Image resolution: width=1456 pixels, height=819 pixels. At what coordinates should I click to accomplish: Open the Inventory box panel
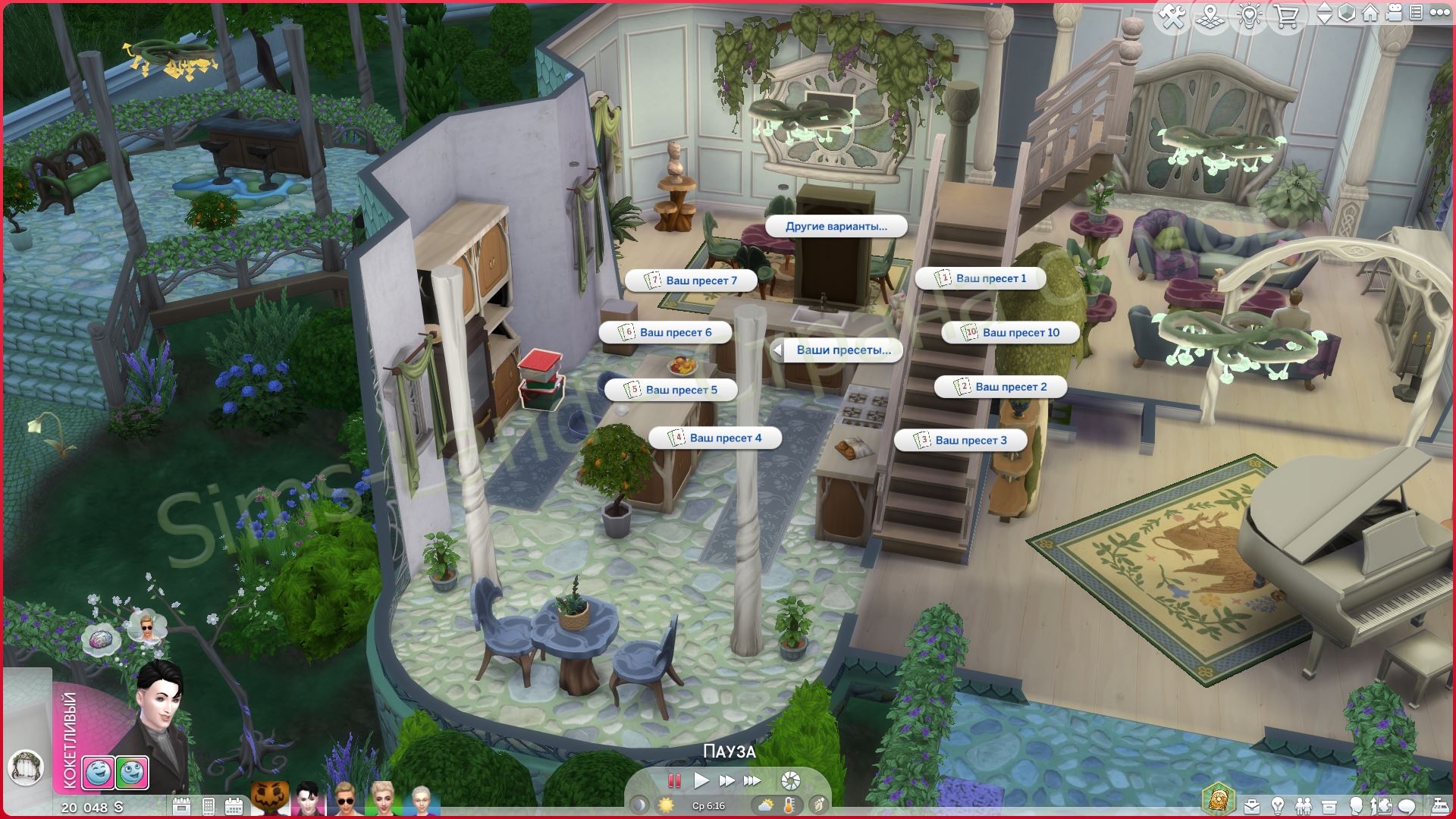pyautogui.click(x=1329, y=805)
